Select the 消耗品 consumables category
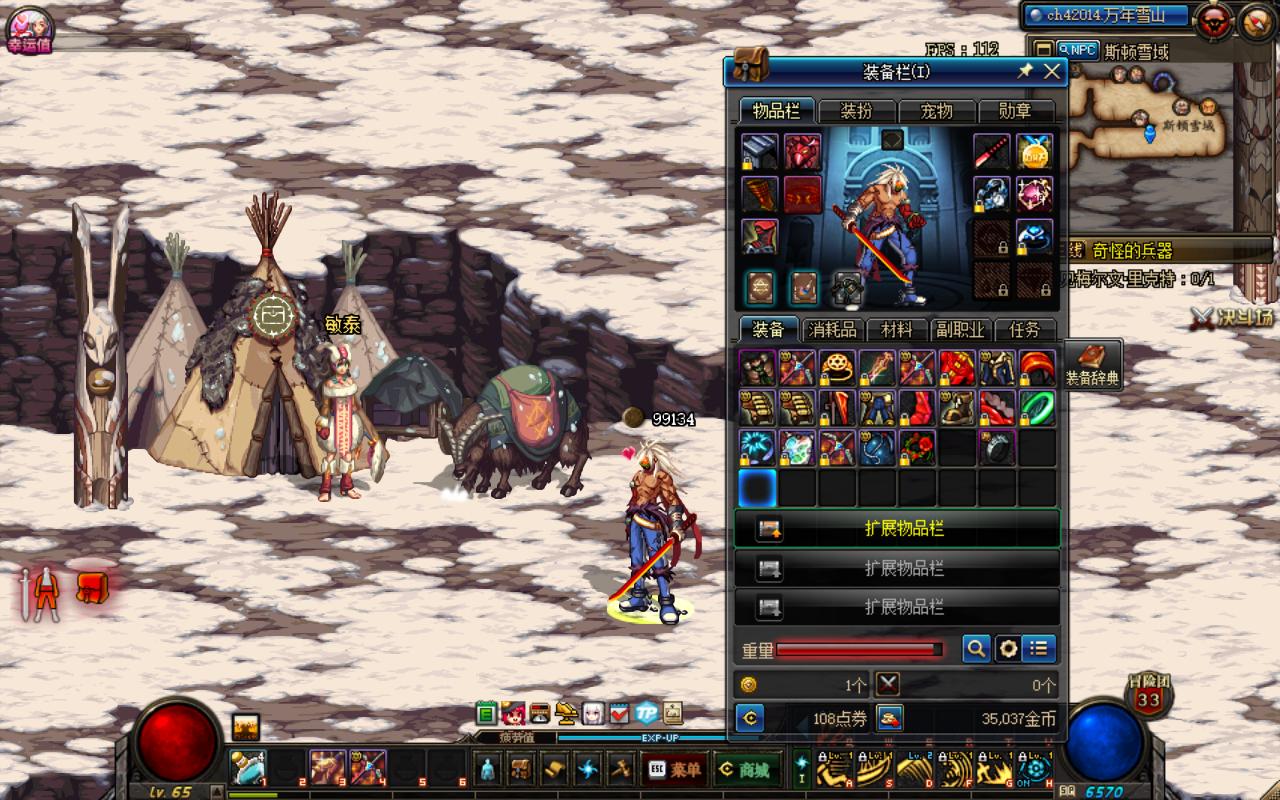Image resolution: width=1280 pixels, height=800 pixels. coord(832,330)
